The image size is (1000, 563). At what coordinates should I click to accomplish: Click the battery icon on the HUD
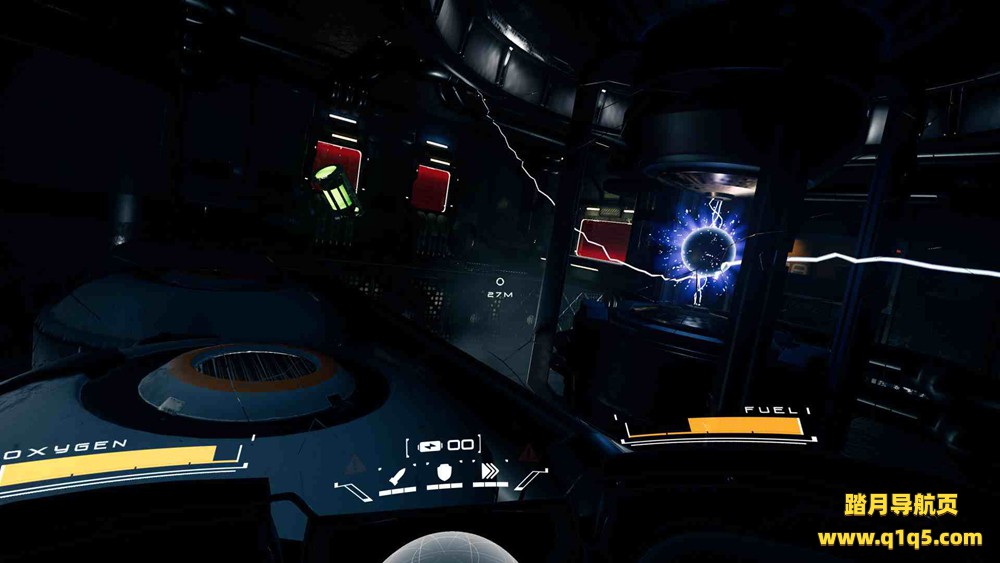click(x=430, y=445)
